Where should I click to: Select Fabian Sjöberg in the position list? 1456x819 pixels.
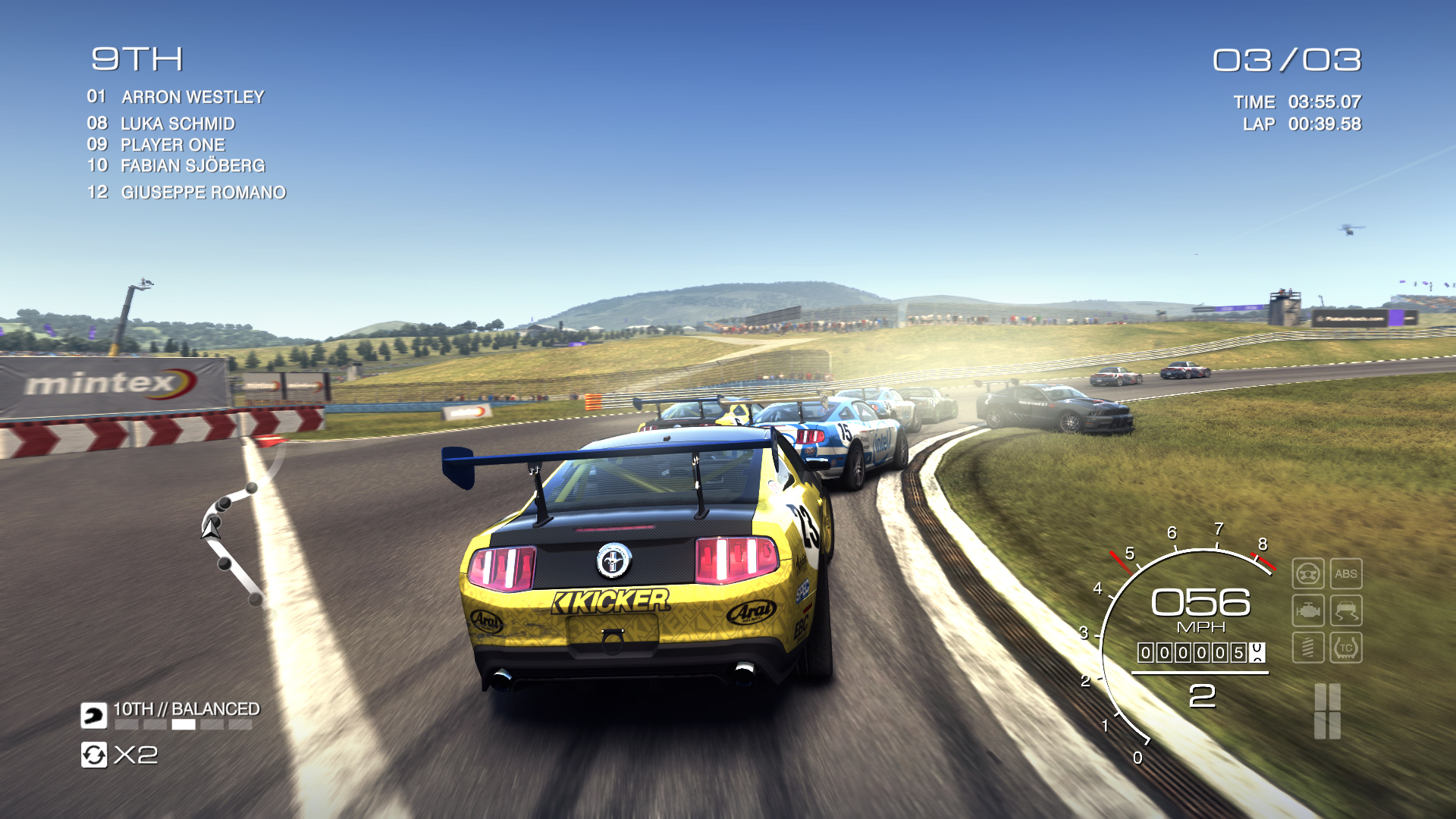pyautogui.click(x=193, y=165)
